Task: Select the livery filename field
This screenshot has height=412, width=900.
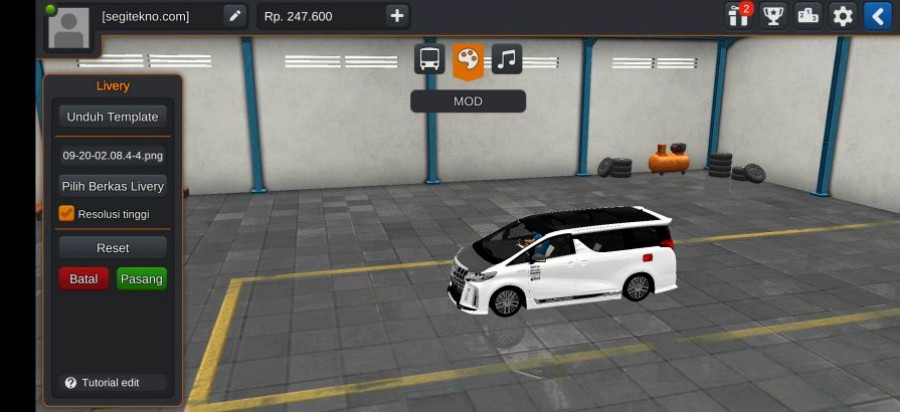Action: pos(112,155)
